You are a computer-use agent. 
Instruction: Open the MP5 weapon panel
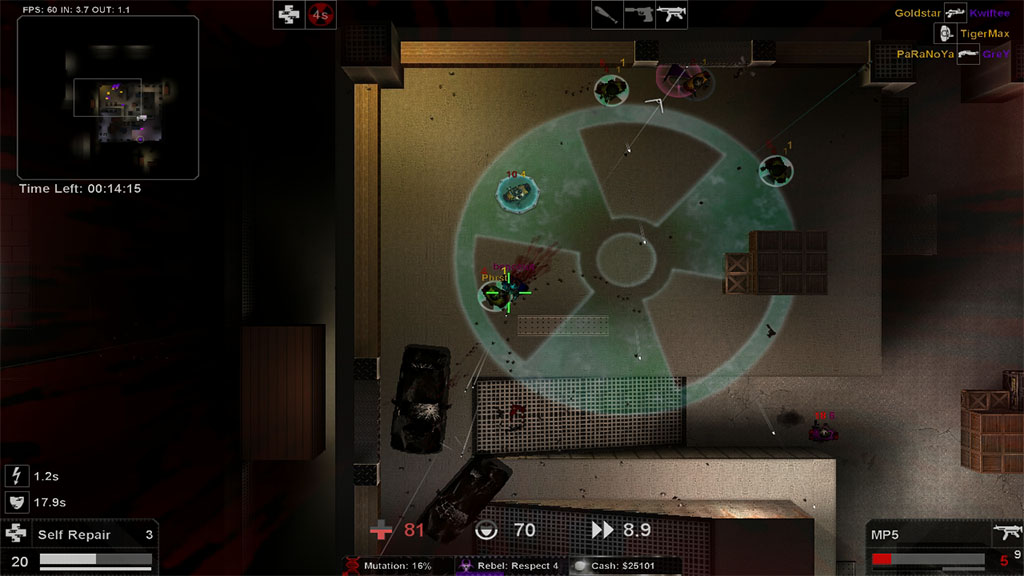[944, 545]
